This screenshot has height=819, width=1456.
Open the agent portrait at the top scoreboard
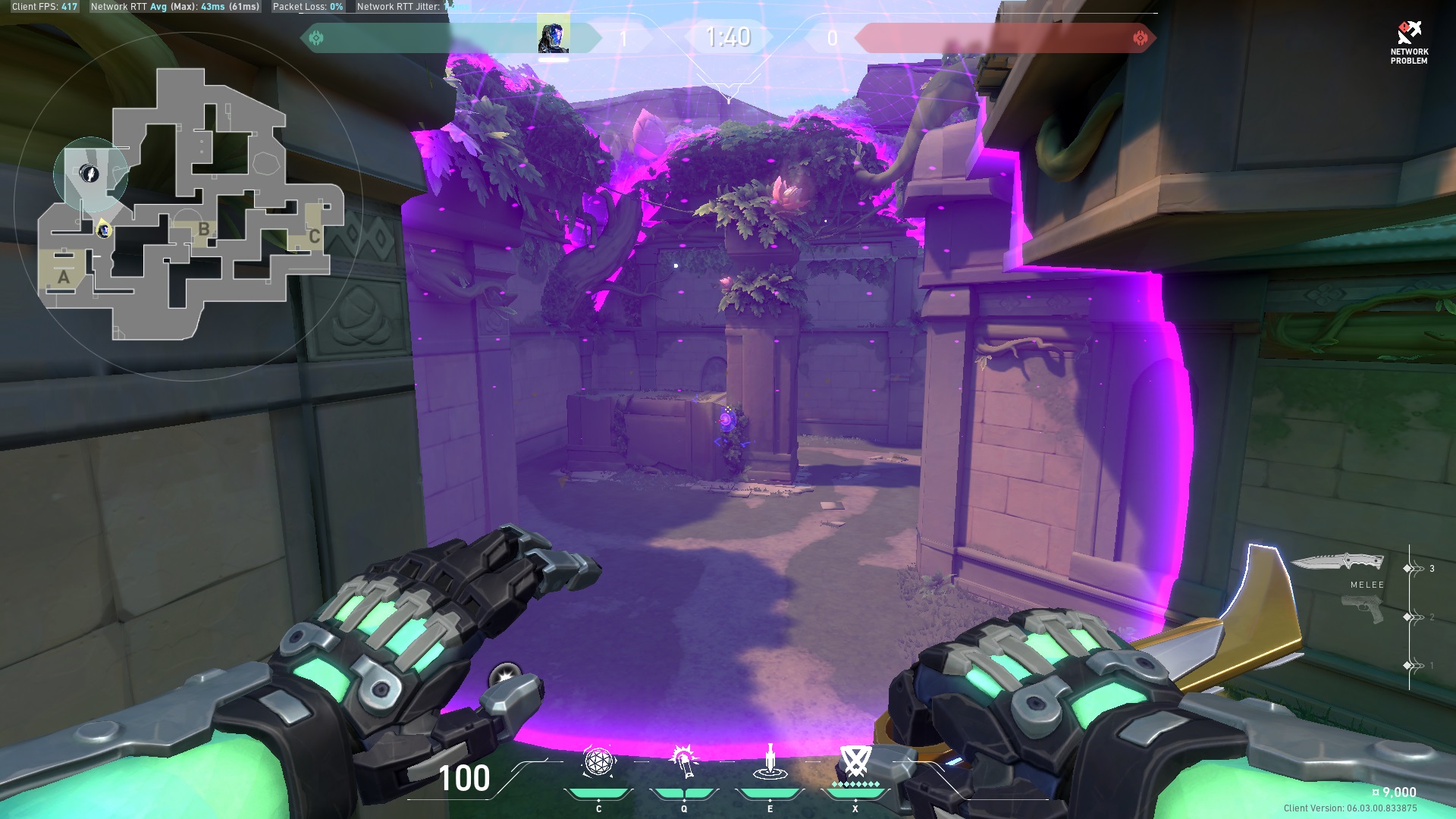tap(552, 36)
